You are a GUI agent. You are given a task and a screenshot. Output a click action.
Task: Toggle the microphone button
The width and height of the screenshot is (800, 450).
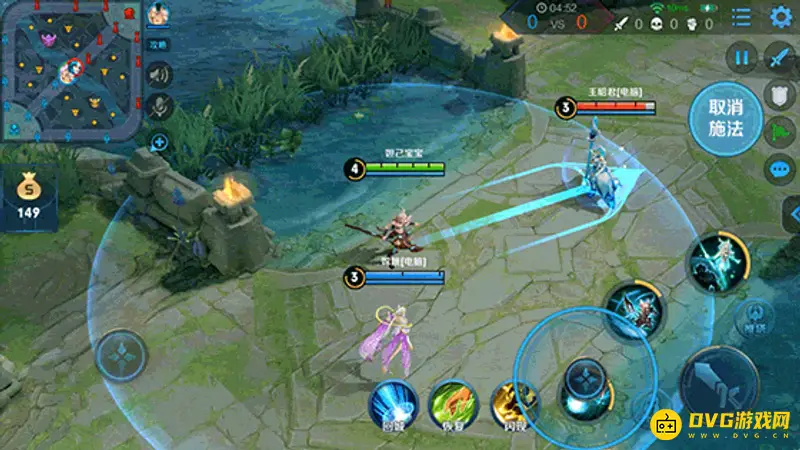click(159, 107)
